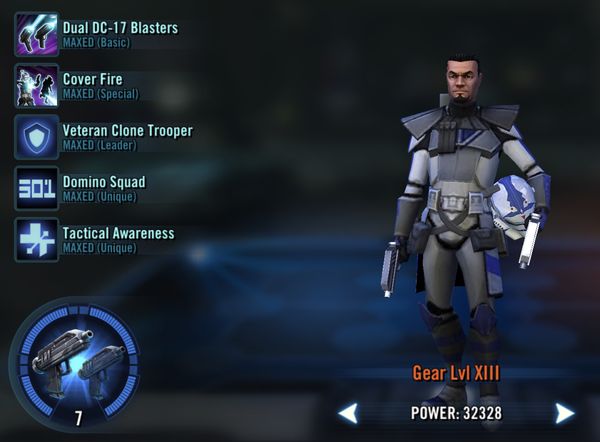The width and height of the screenshot is (600, 442).
Task: Choose the Veteran Clone Trooper leader ability
Action: click(36, 137)
